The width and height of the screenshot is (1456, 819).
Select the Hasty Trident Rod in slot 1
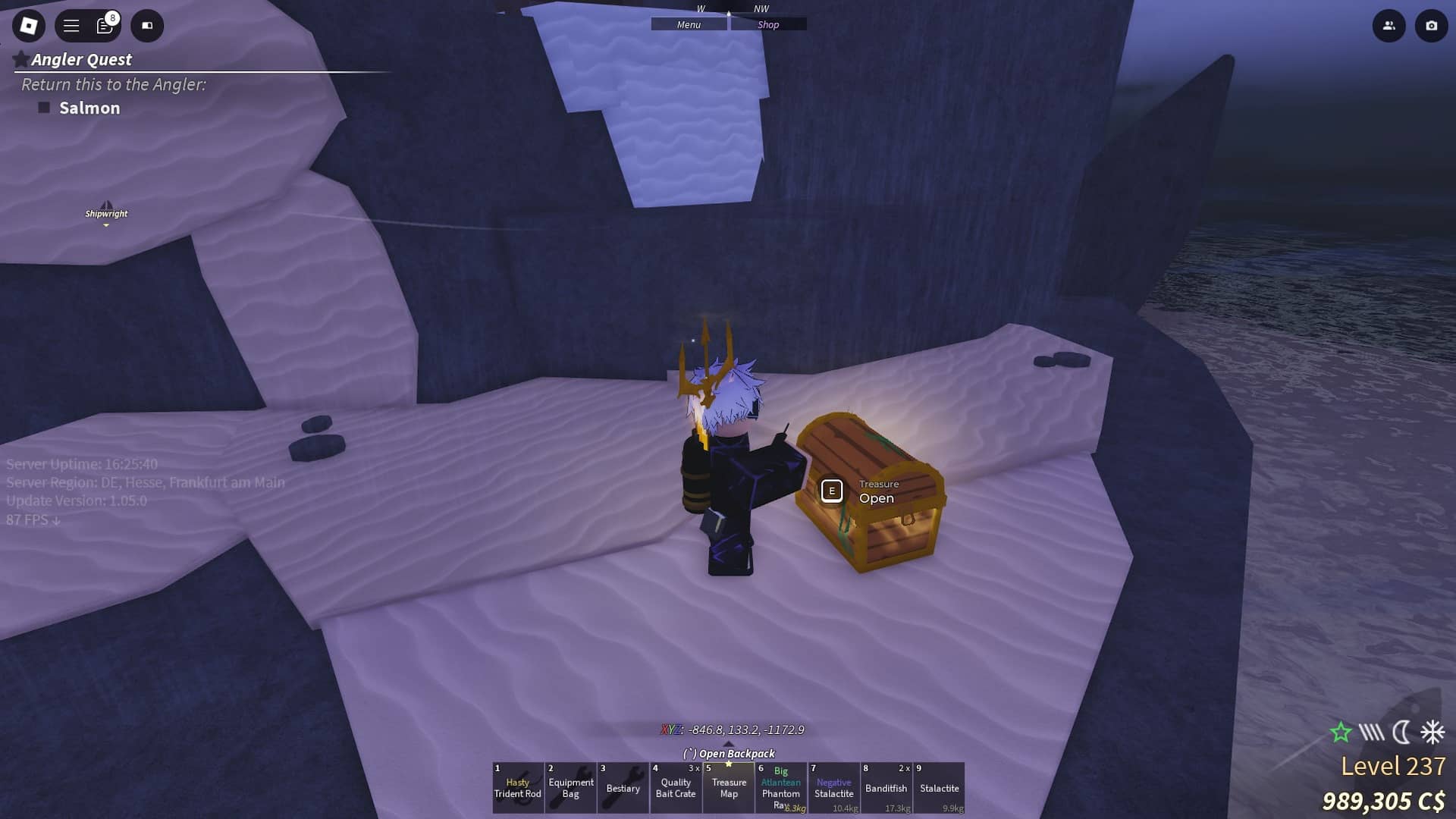pos(518,788)
